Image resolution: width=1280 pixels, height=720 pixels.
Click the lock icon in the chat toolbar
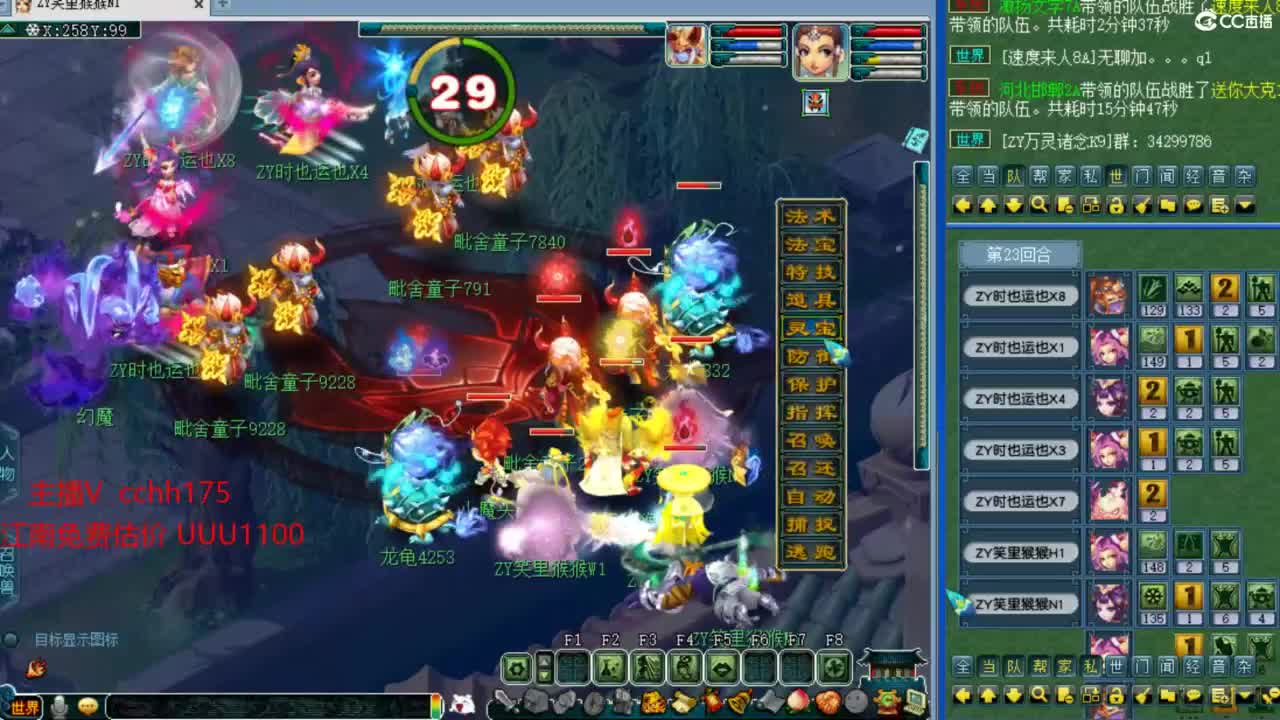click(x=1116, y=204)
